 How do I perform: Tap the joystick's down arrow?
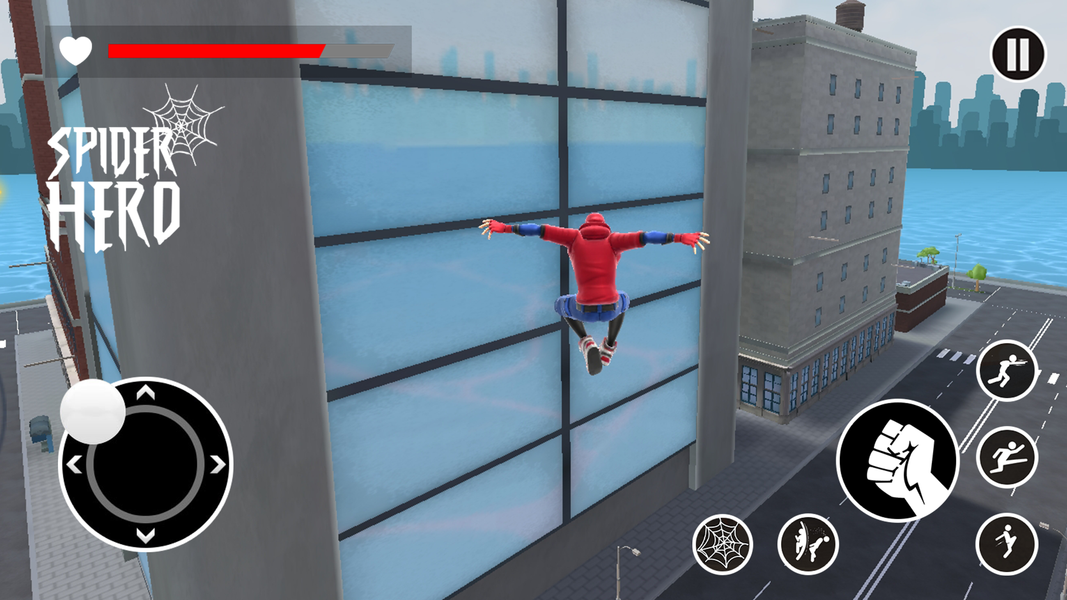click(146, 536)
